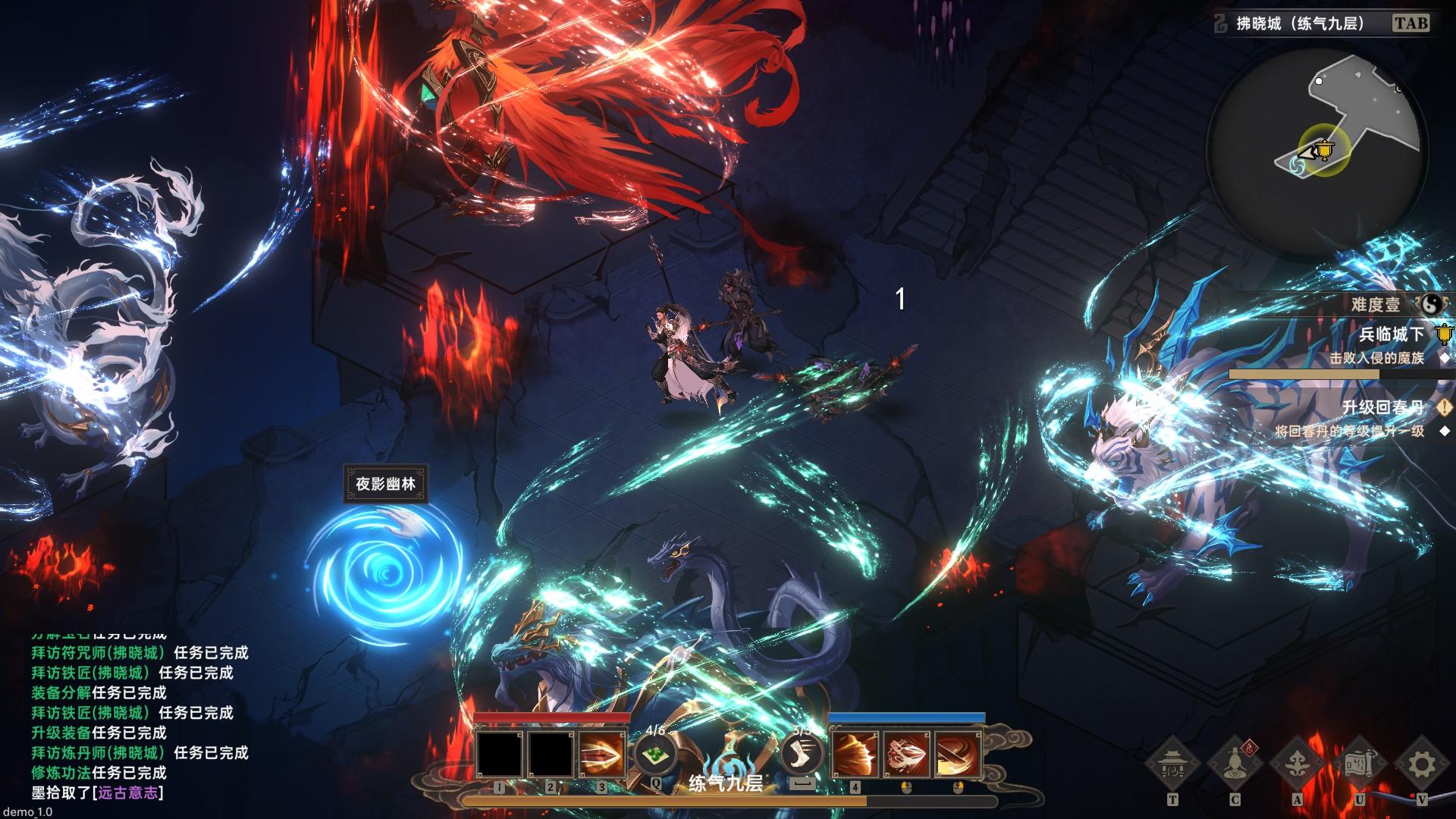Activate the triple spear thrust skill
The image size is (1456, 819).
pyautogui.click(x=601, y=754)
